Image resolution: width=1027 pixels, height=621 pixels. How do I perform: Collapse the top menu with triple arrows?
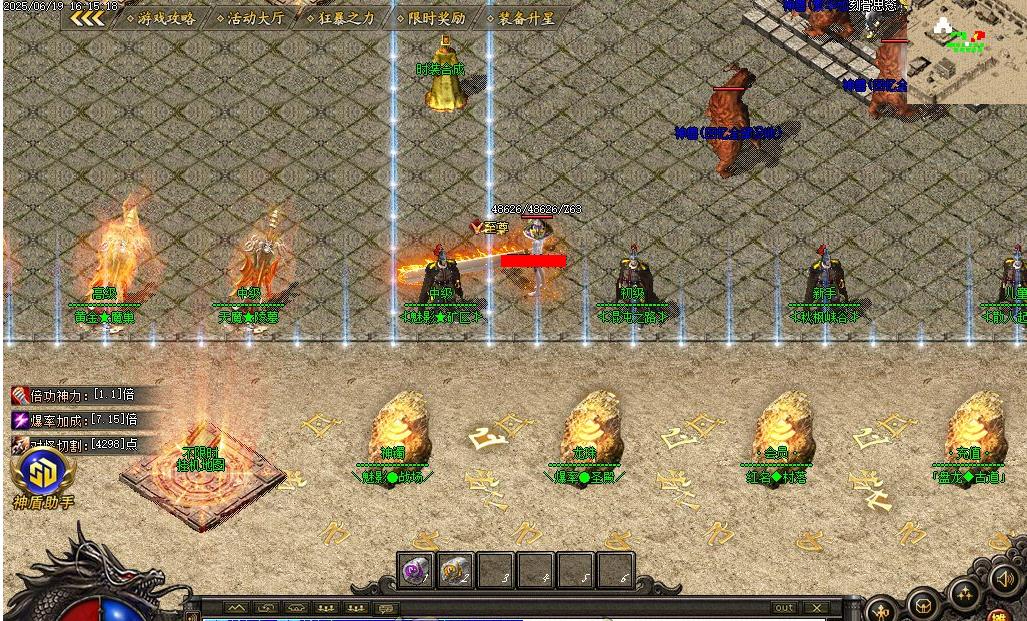[87, 18]
